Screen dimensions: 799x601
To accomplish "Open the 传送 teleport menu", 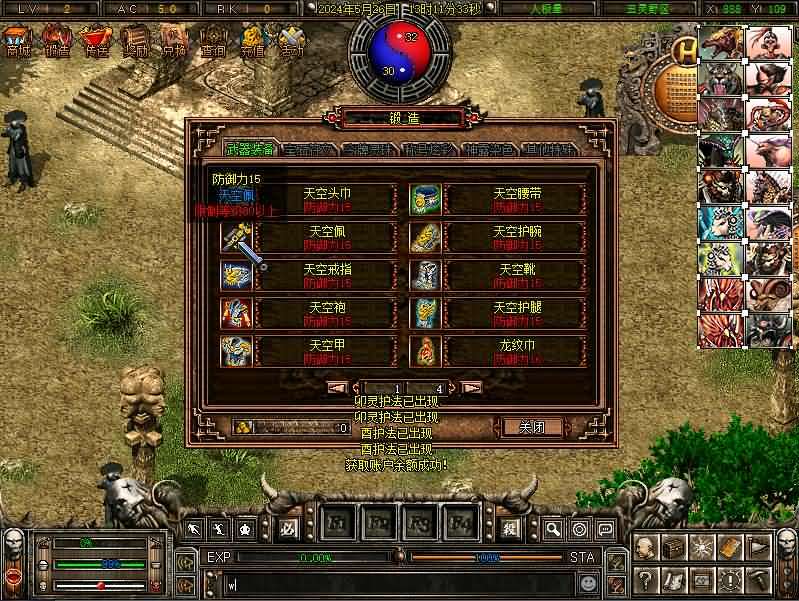I will (96, 42).
